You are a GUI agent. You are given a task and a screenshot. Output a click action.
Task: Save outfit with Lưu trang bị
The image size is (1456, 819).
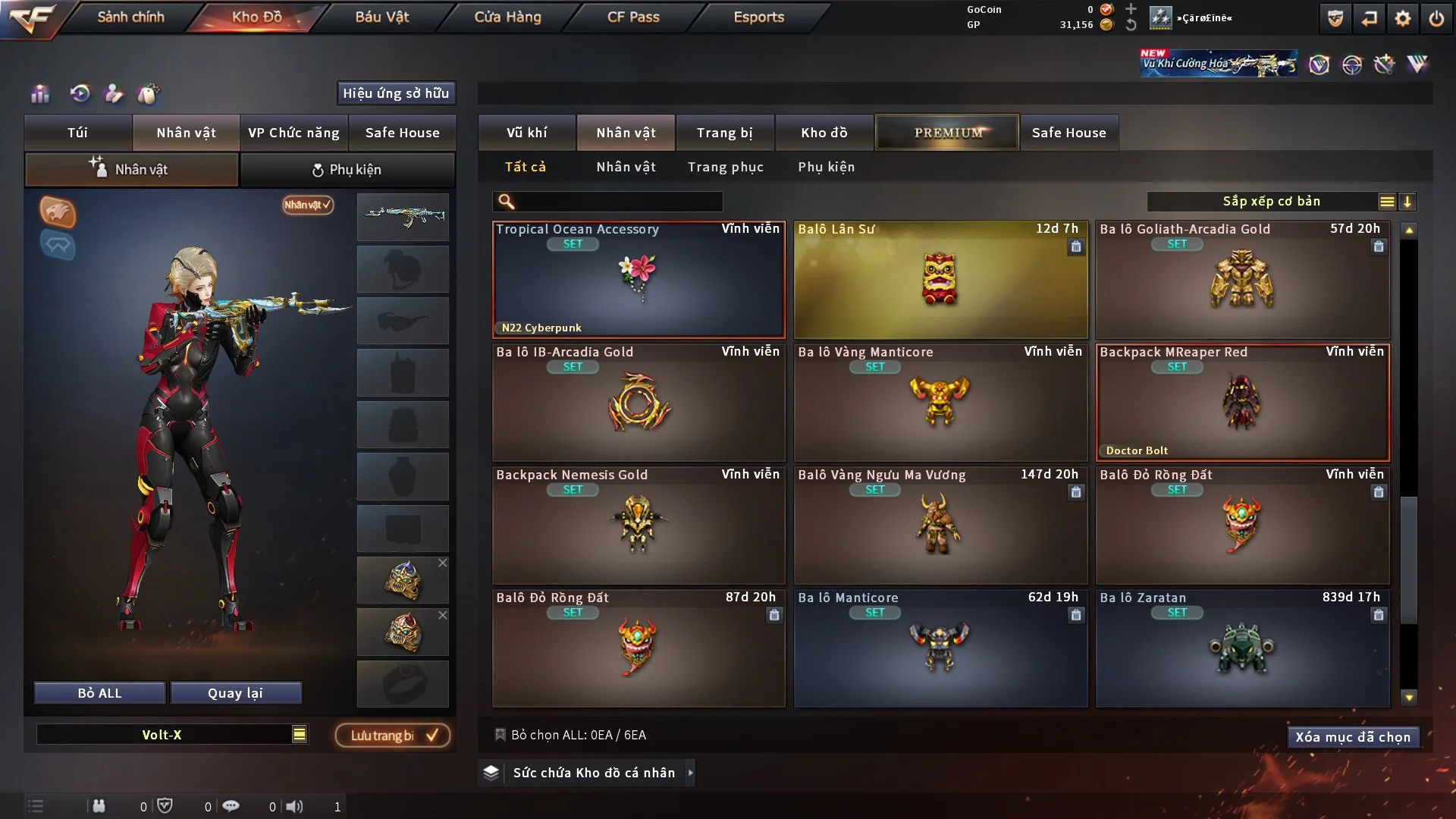[393, 736]
